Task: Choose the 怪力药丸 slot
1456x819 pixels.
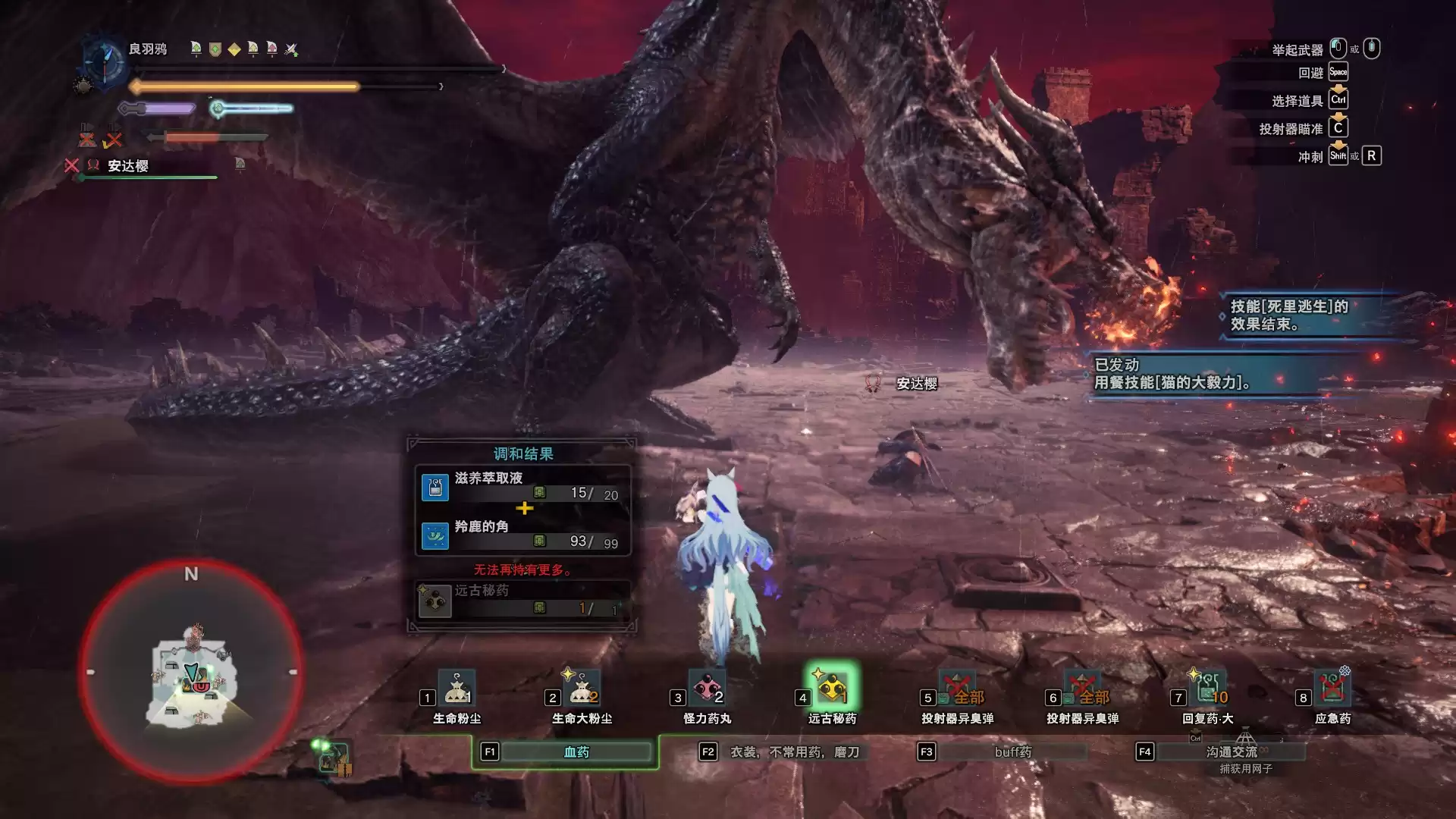Action: point(707,689)
